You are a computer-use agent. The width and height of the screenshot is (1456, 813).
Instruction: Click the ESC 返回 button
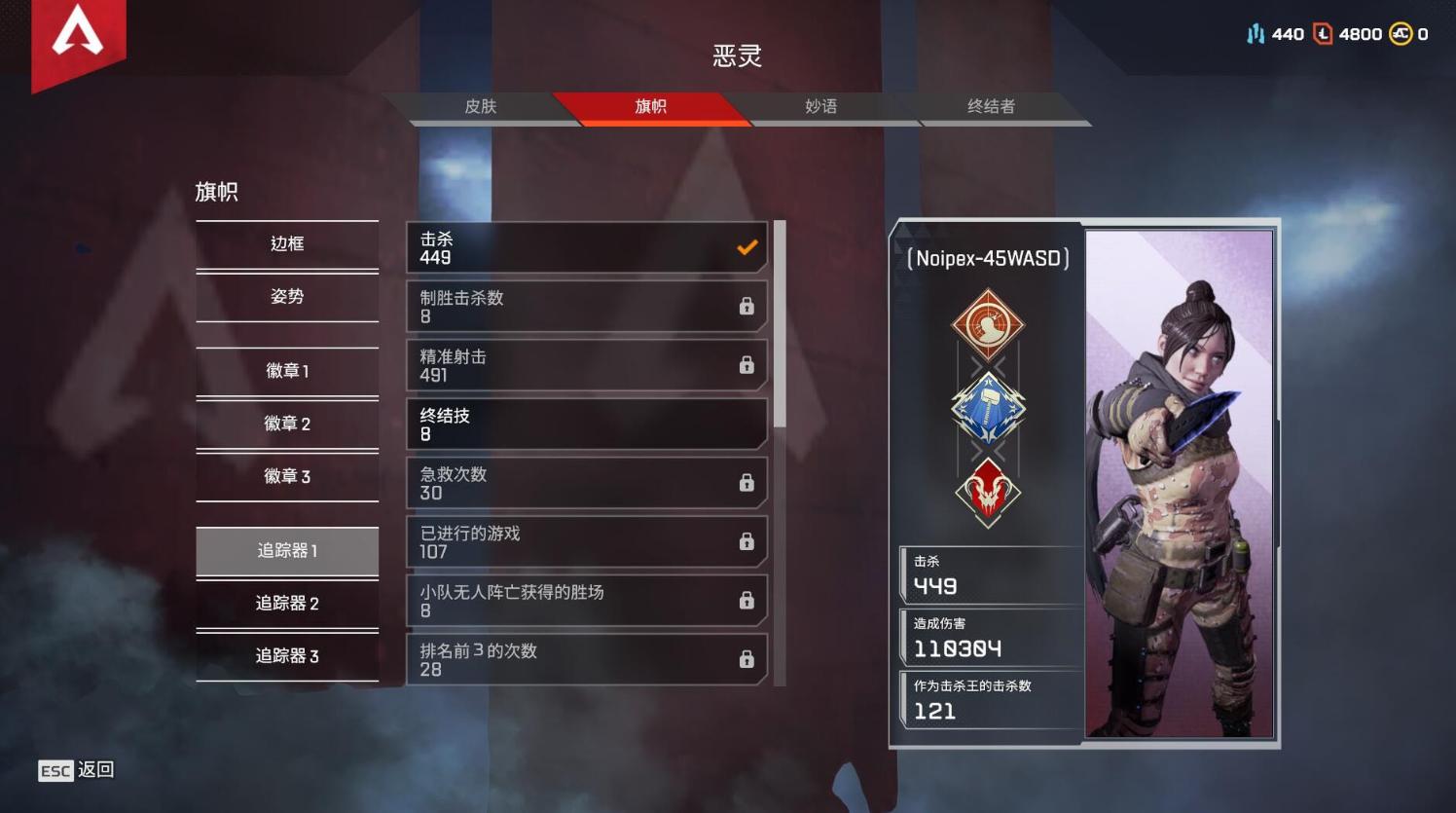tap(75, 770)
